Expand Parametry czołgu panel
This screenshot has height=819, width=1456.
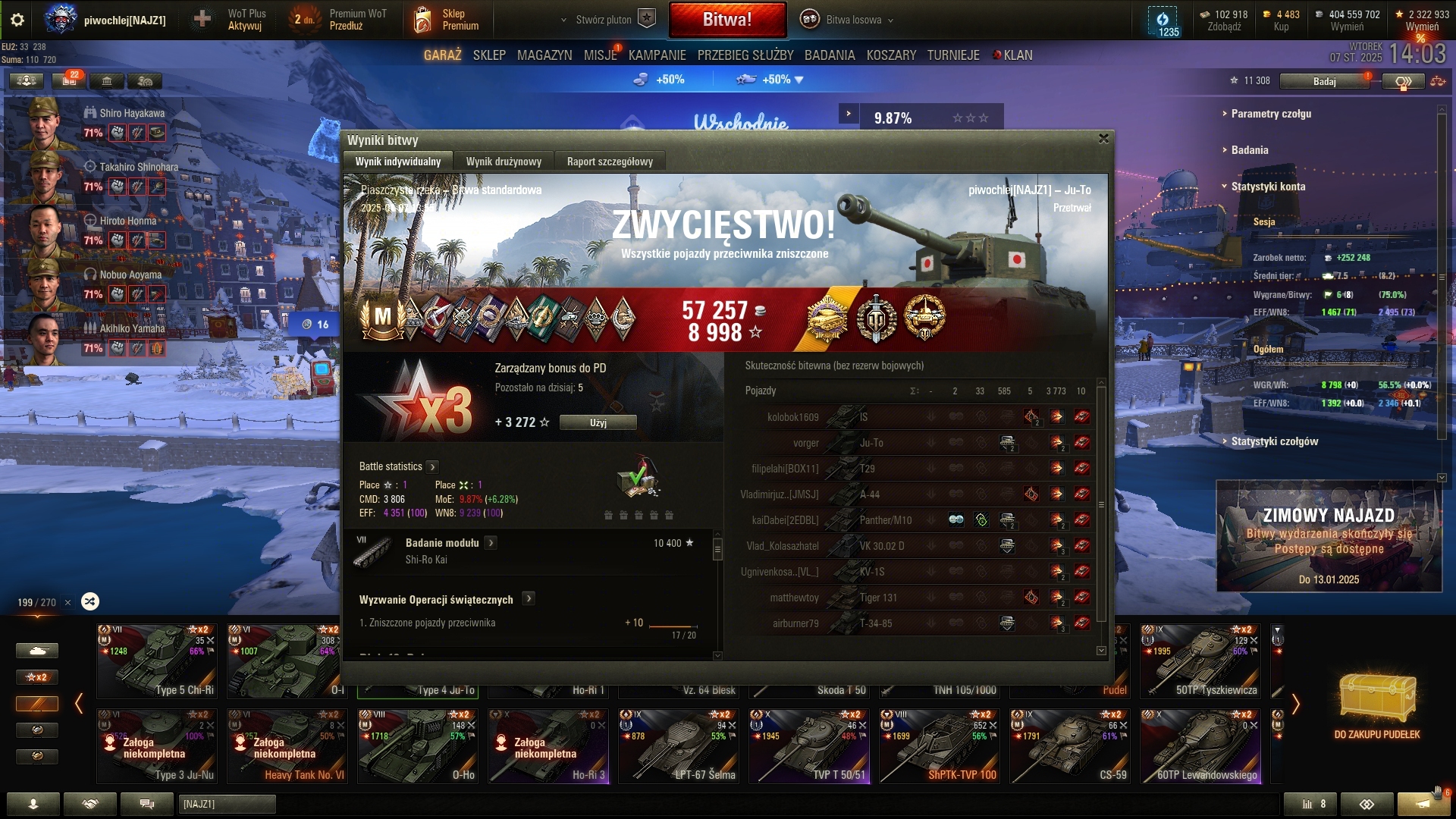(1271, 114)
